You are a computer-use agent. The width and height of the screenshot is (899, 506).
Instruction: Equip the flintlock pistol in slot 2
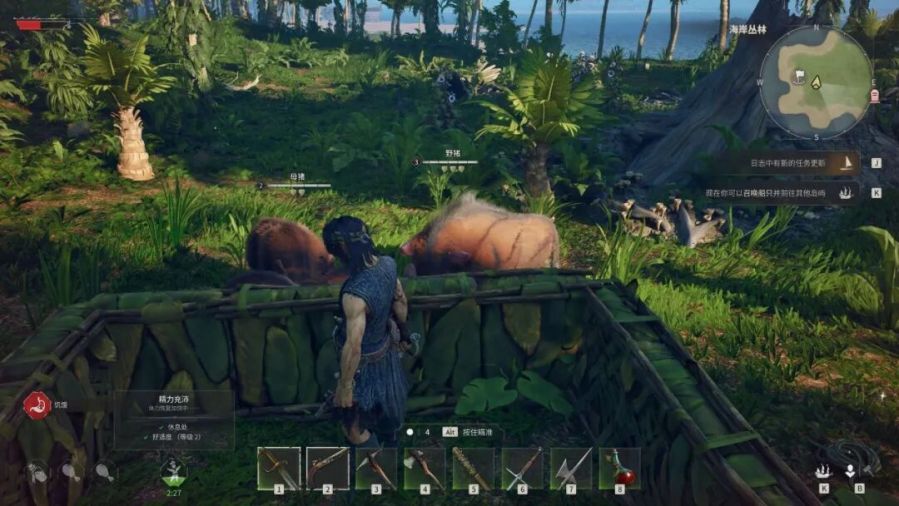(328, 468)
